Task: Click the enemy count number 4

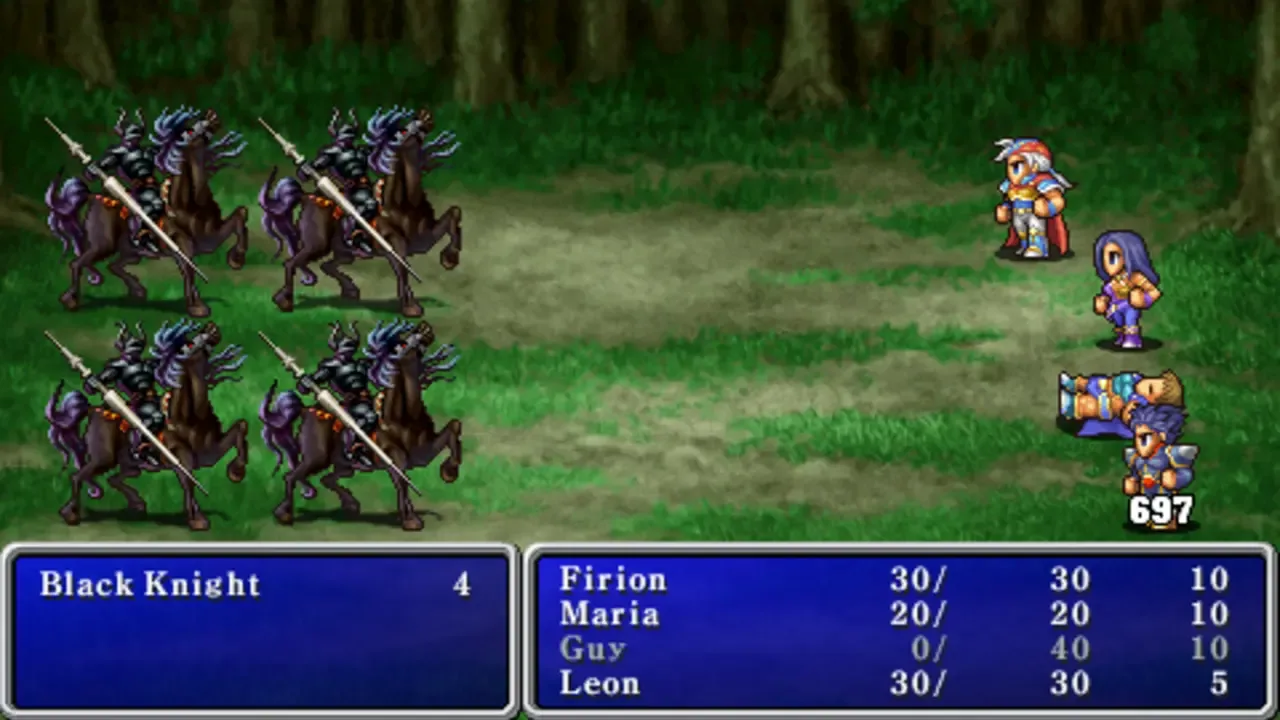Action: 462,584
